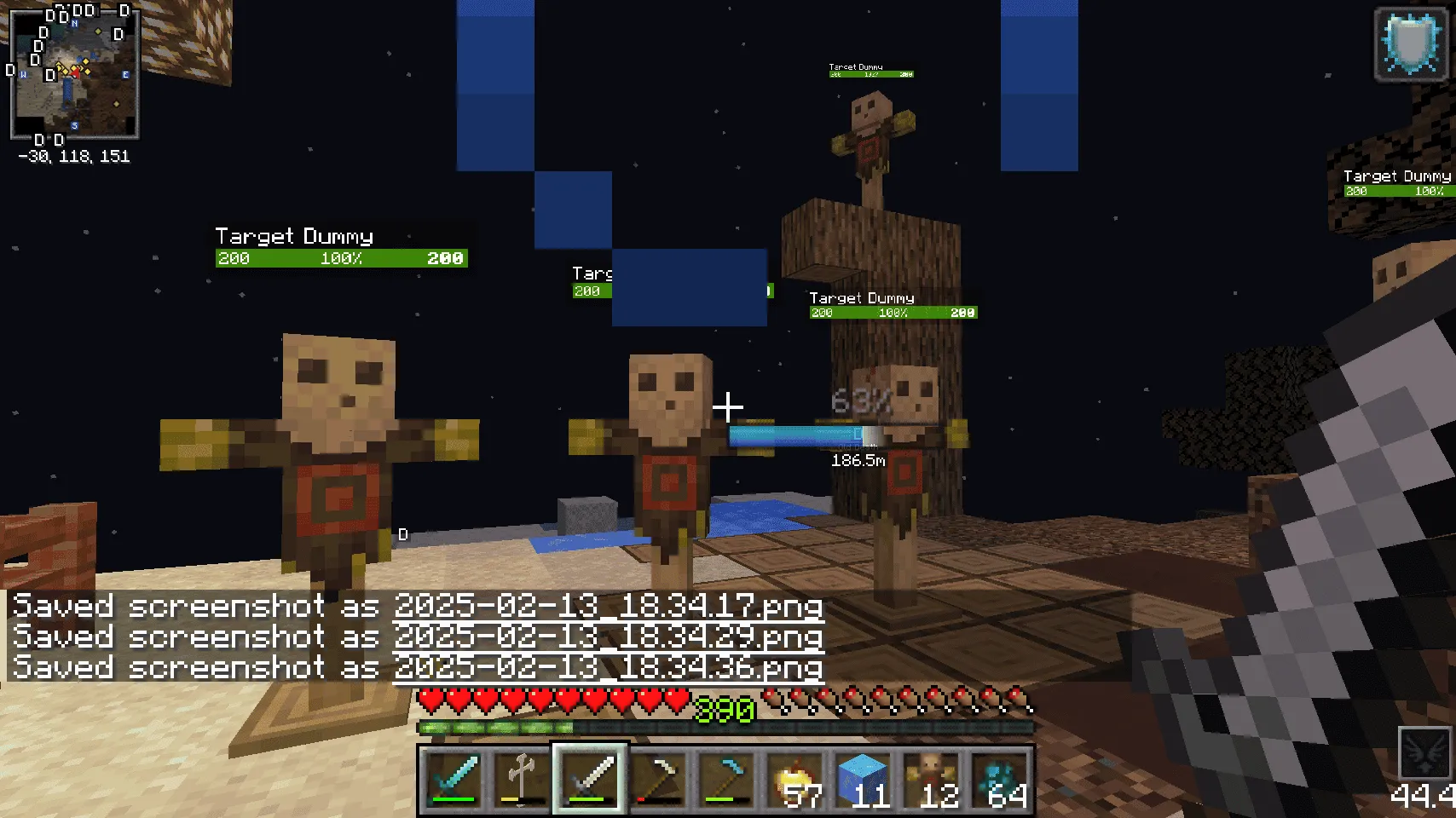The image size is (1456, 818).
Task: Select the teal soul items stack of 64
Action: tap(999, 775)
